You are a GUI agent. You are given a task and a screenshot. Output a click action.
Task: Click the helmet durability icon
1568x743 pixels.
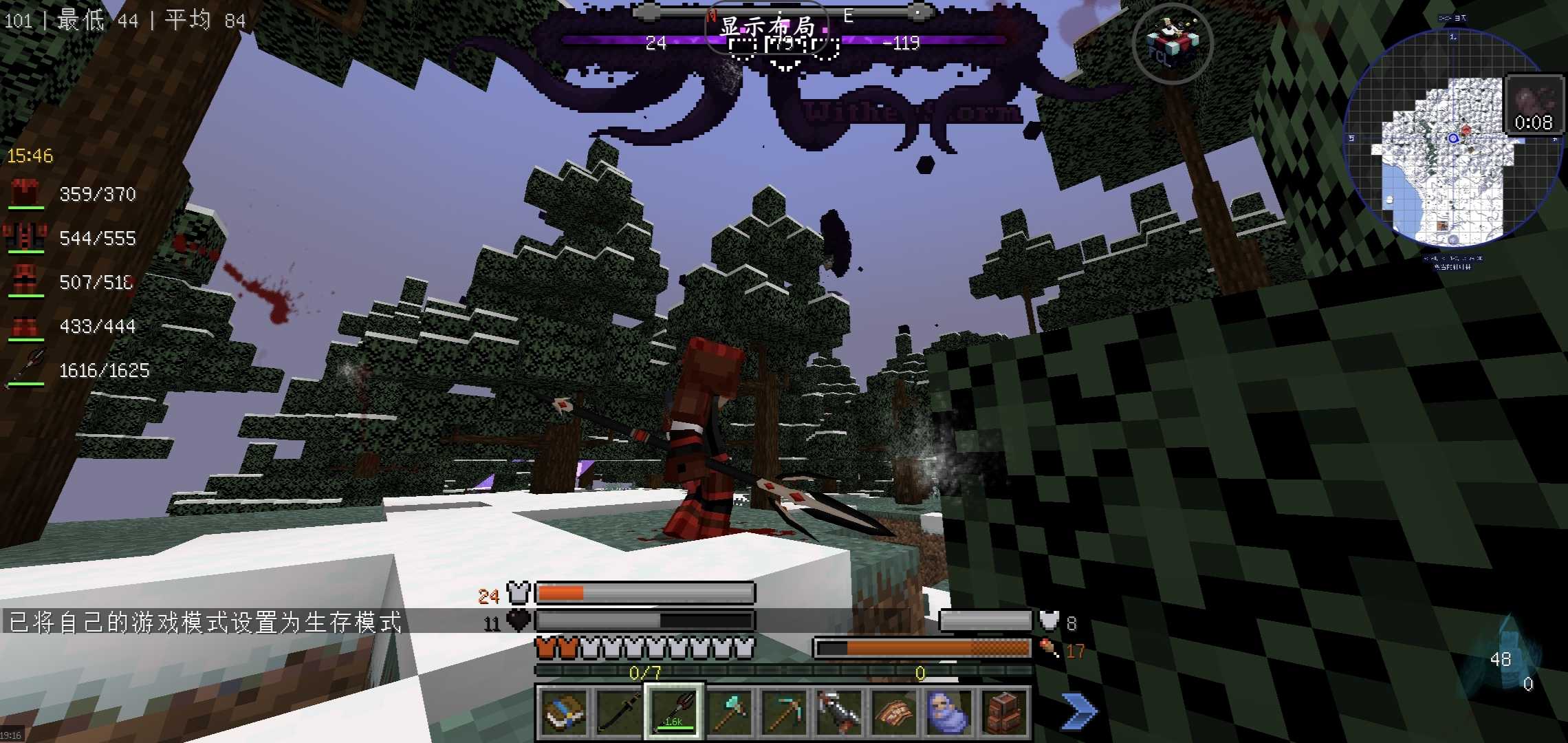tap(25, 193)
